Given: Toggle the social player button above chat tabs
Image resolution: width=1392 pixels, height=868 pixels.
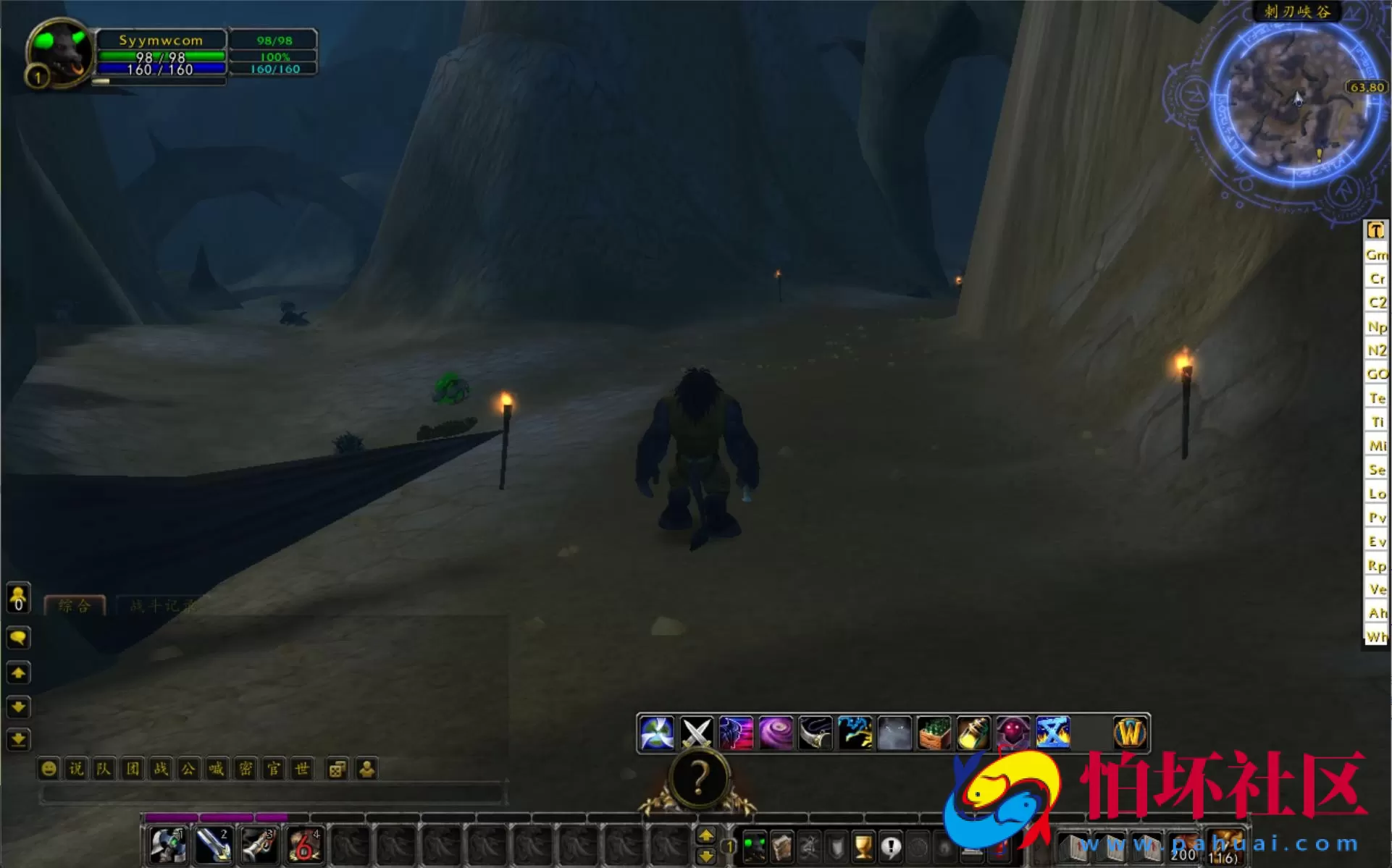Looking at the screenshot, I should [17, 598].
